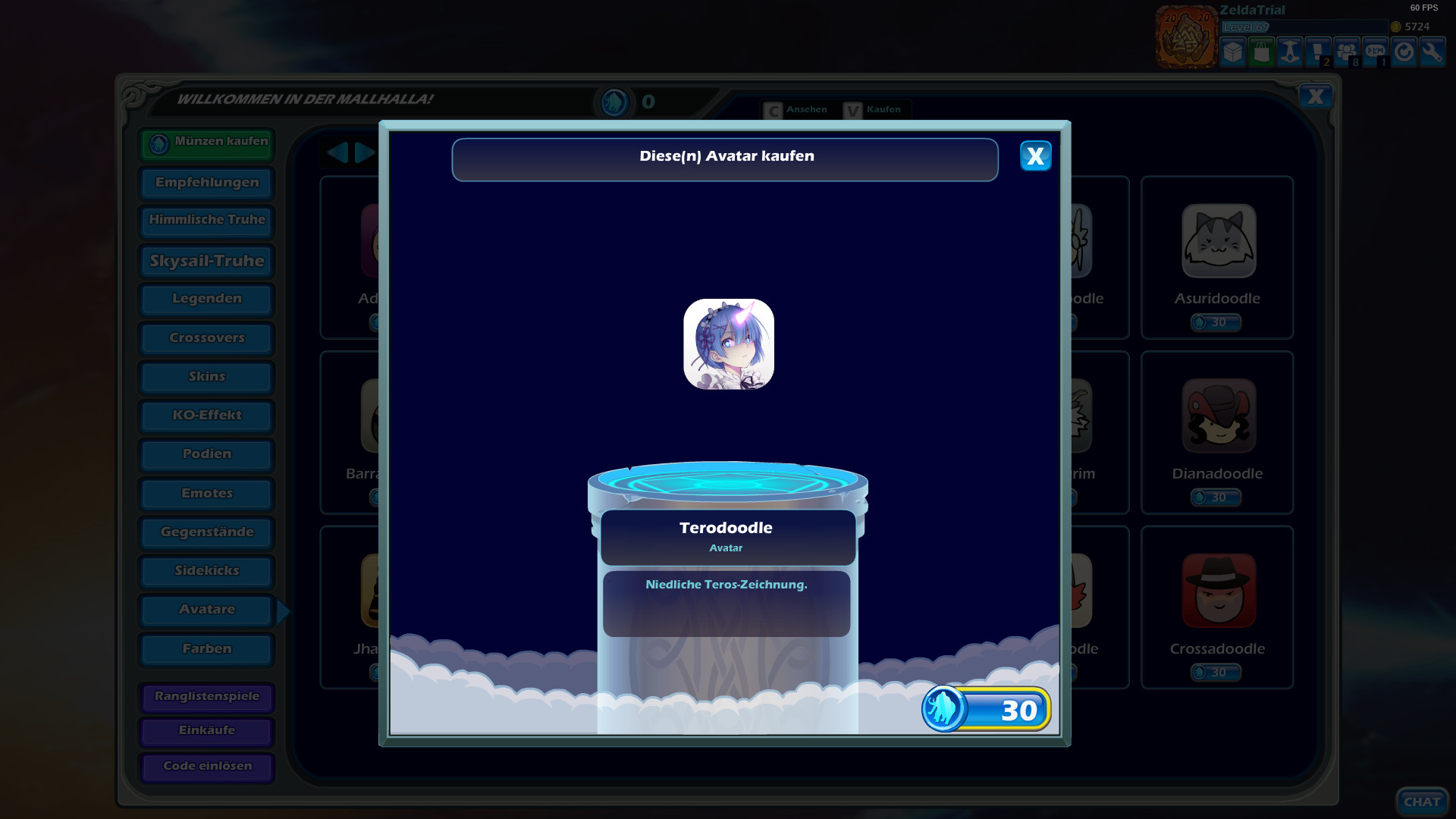The width and height of the screenshot is (1456, 819).
Task: Click the hammer legend icon in top bar
Action: pos(1289,52)
